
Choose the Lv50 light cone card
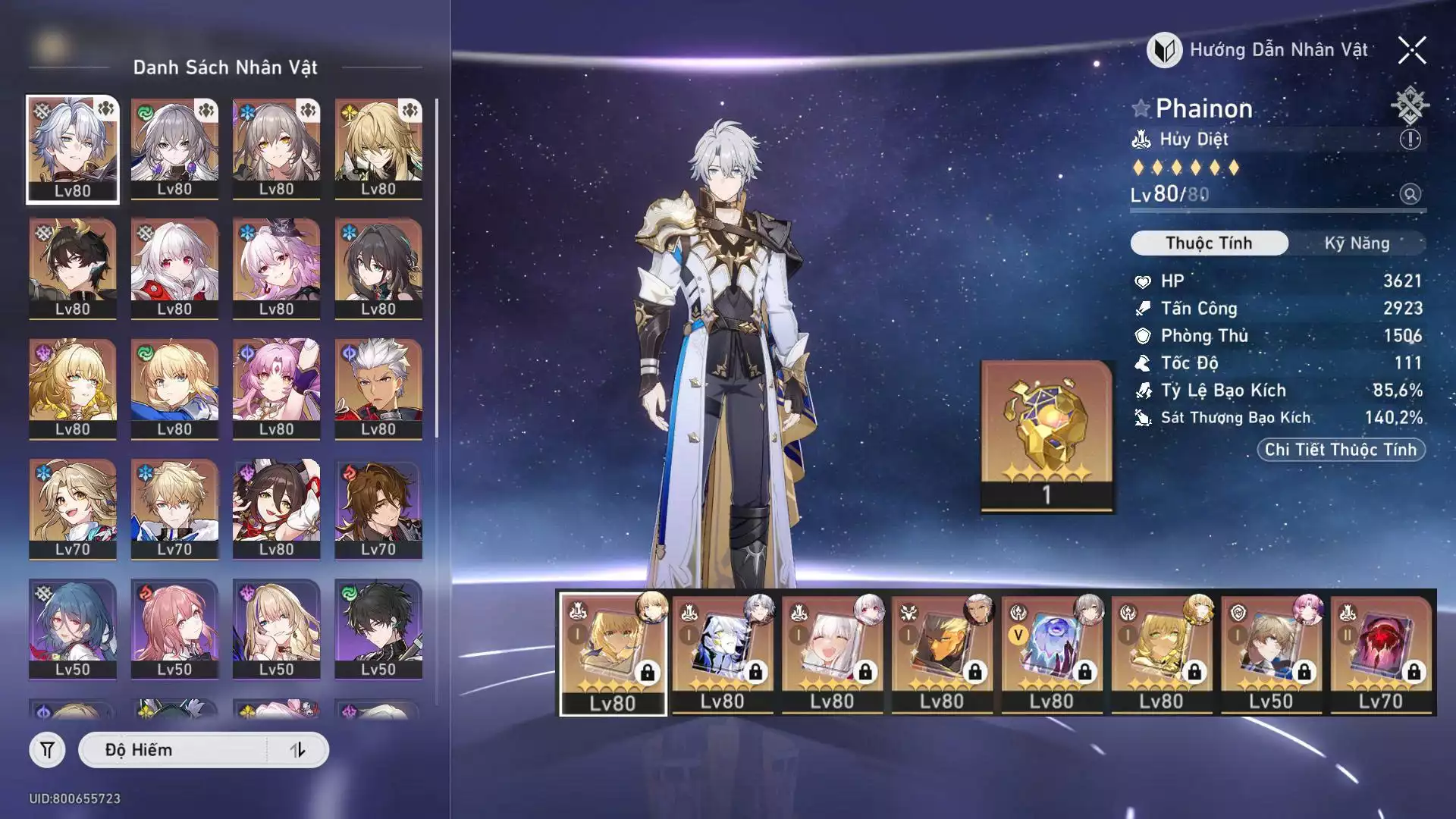click(1271, 652)
